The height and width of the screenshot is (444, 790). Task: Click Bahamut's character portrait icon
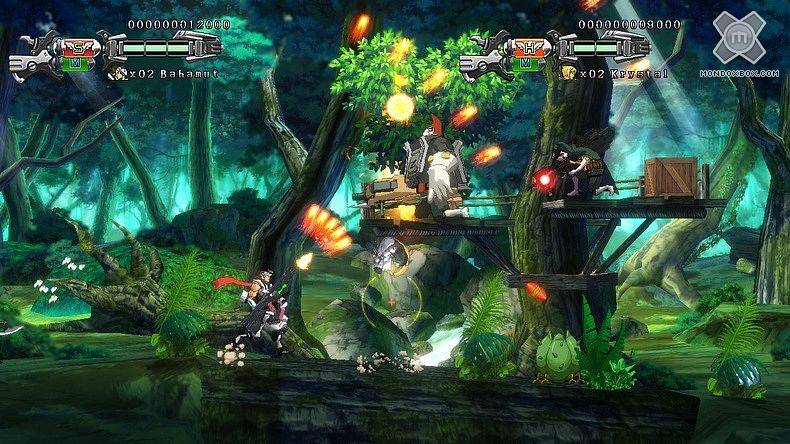(x=120, y=73)
